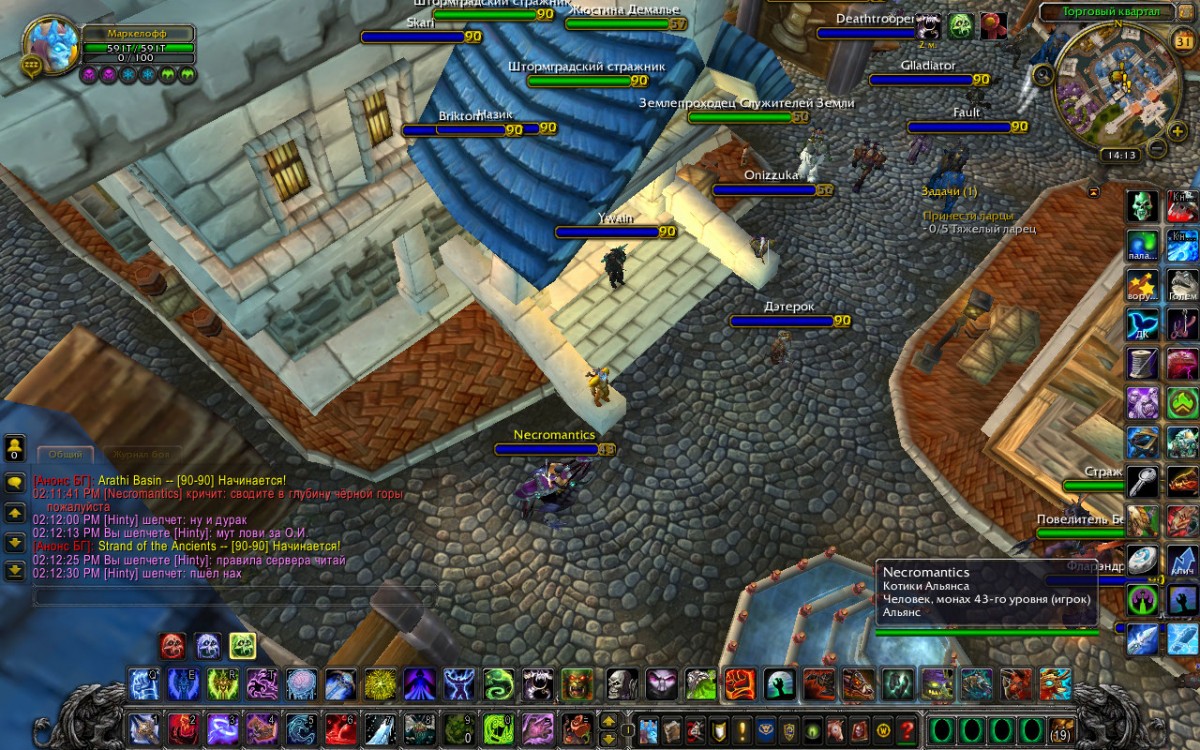Image resolution: width=1200 pixels, height=750 pixels.
Task: Open the red question mark help button
Action: click(907, 728)
